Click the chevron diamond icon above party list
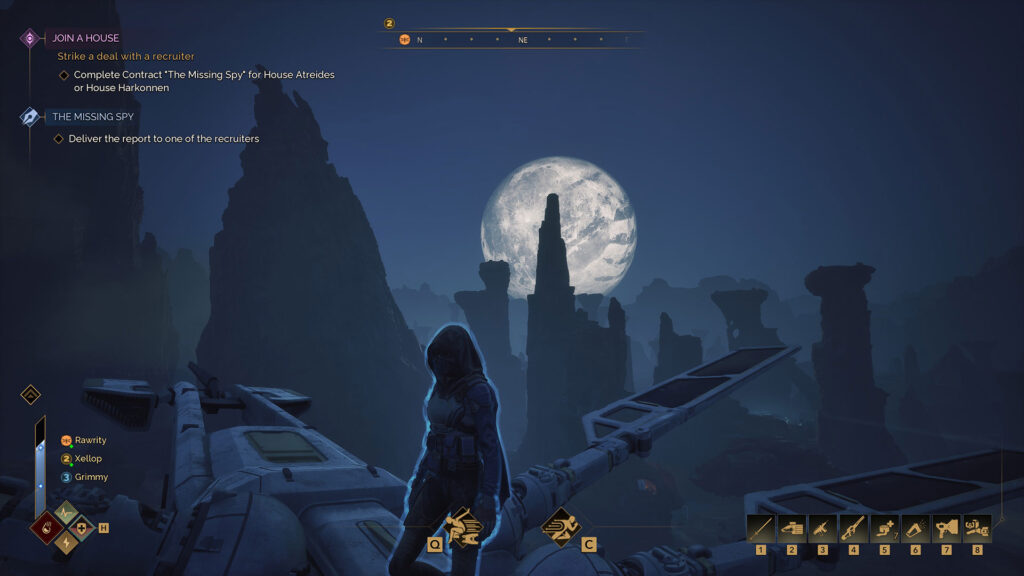Viewport: 1024px width, 576px height. point(31,394)
